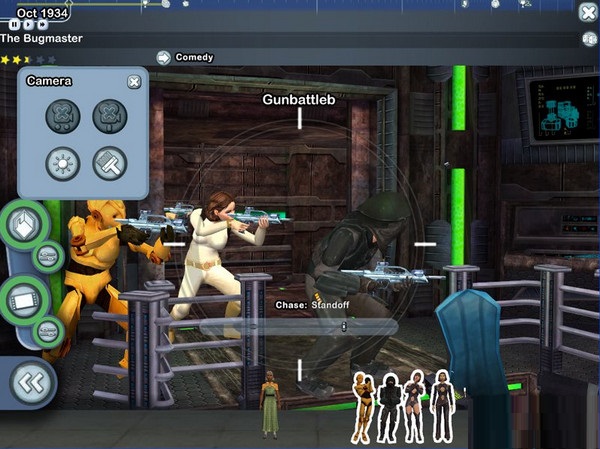Screen dimensions: 600x449
Task: Click the play button under the date
Action: [x=29, y=24]
